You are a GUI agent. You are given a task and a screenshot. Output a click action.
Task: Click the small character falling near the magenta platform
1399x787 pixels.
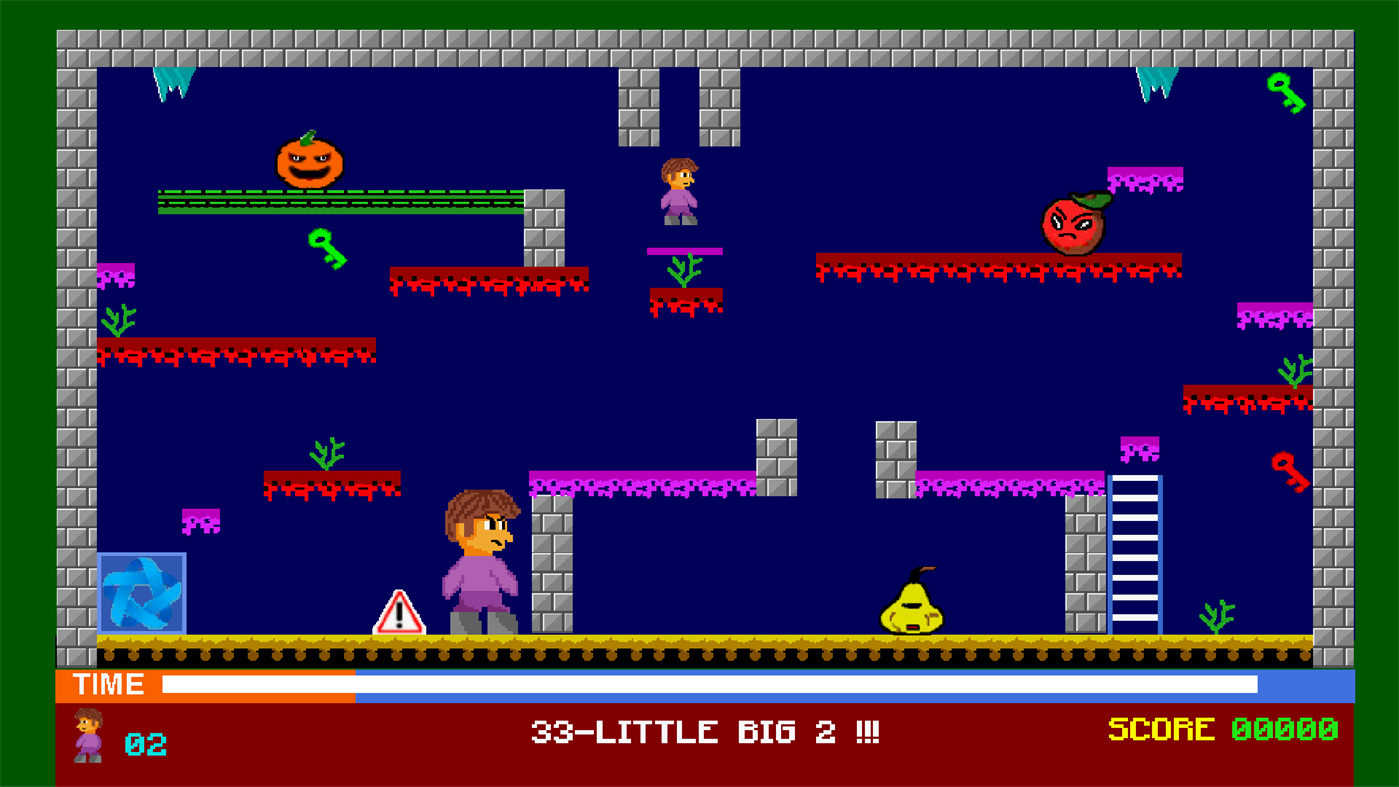[x=678, y=190]
